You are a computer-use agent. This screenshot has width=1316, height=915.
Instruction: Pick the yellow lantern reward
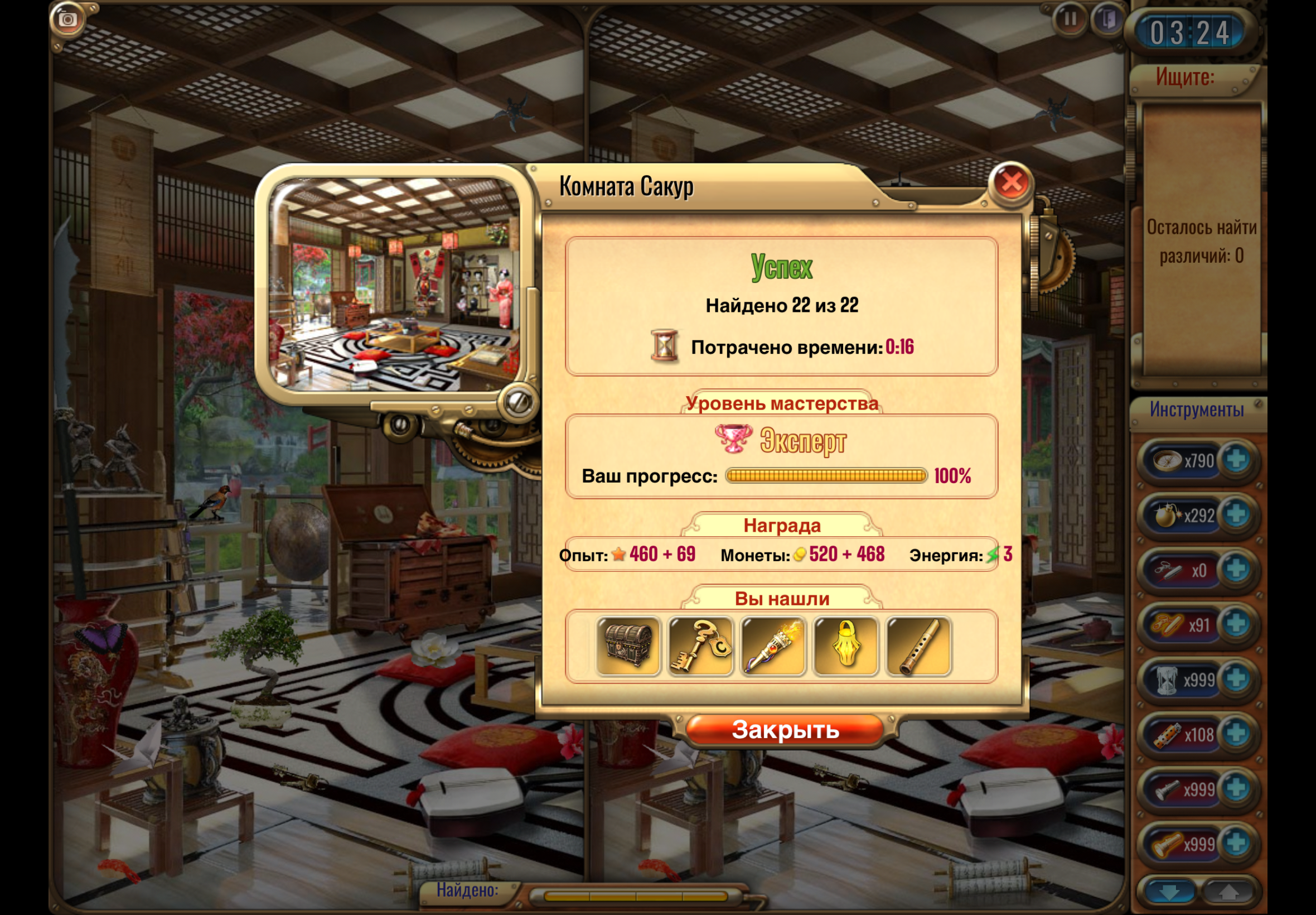coord(845,646)
